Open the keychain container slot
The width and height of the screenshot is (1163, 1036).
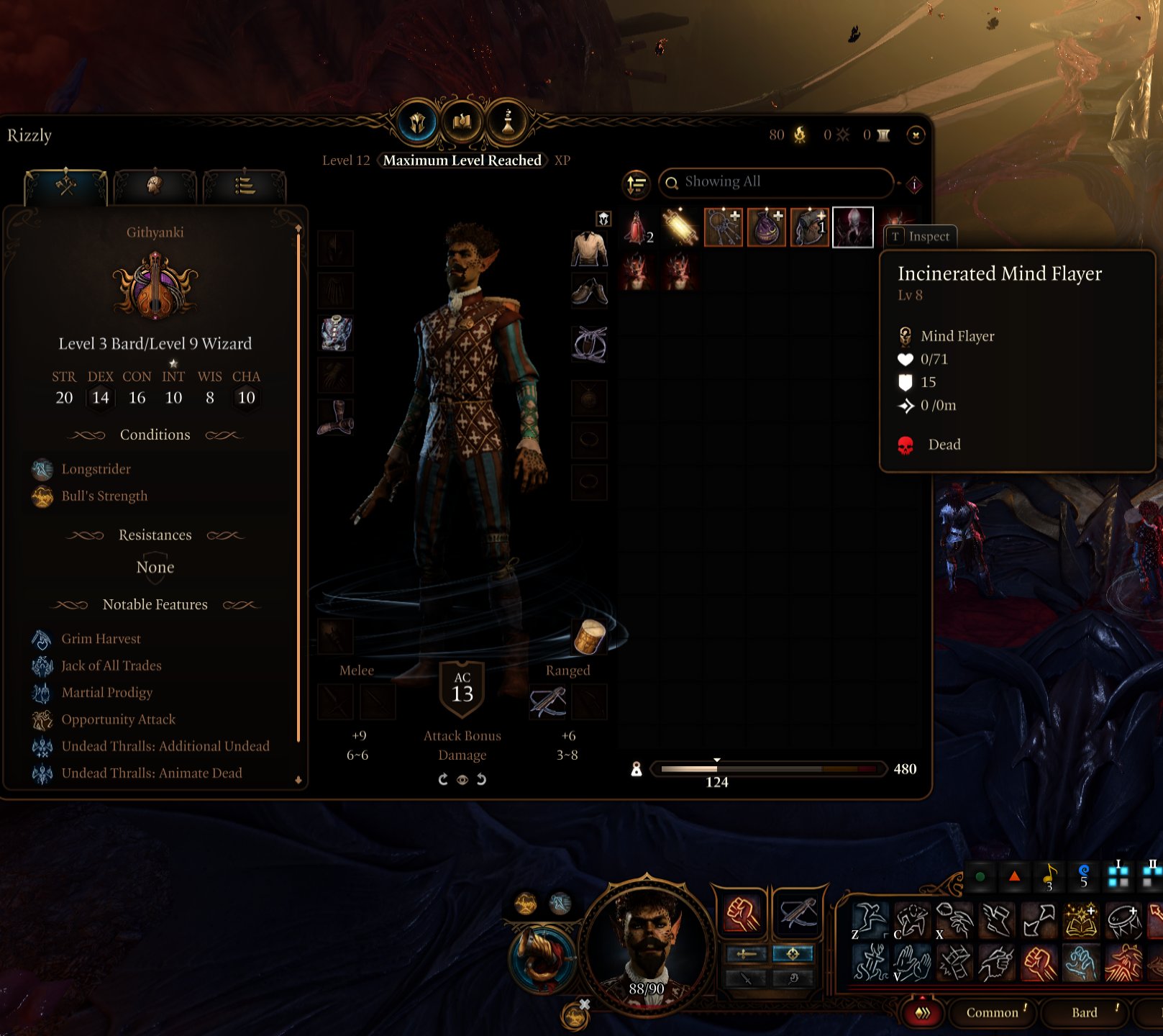tap(723, 227)
